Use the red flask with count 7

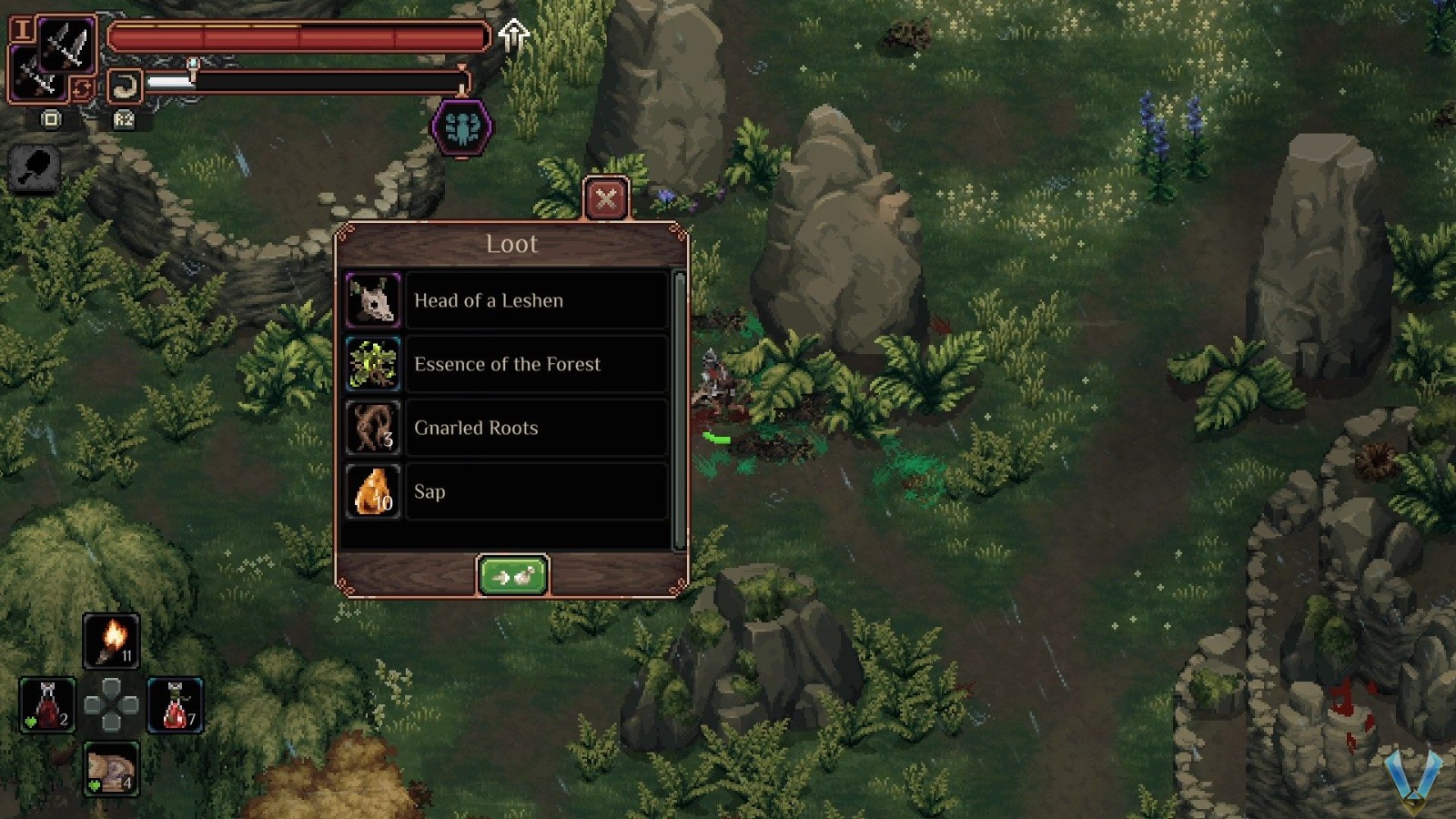[175, 704]
